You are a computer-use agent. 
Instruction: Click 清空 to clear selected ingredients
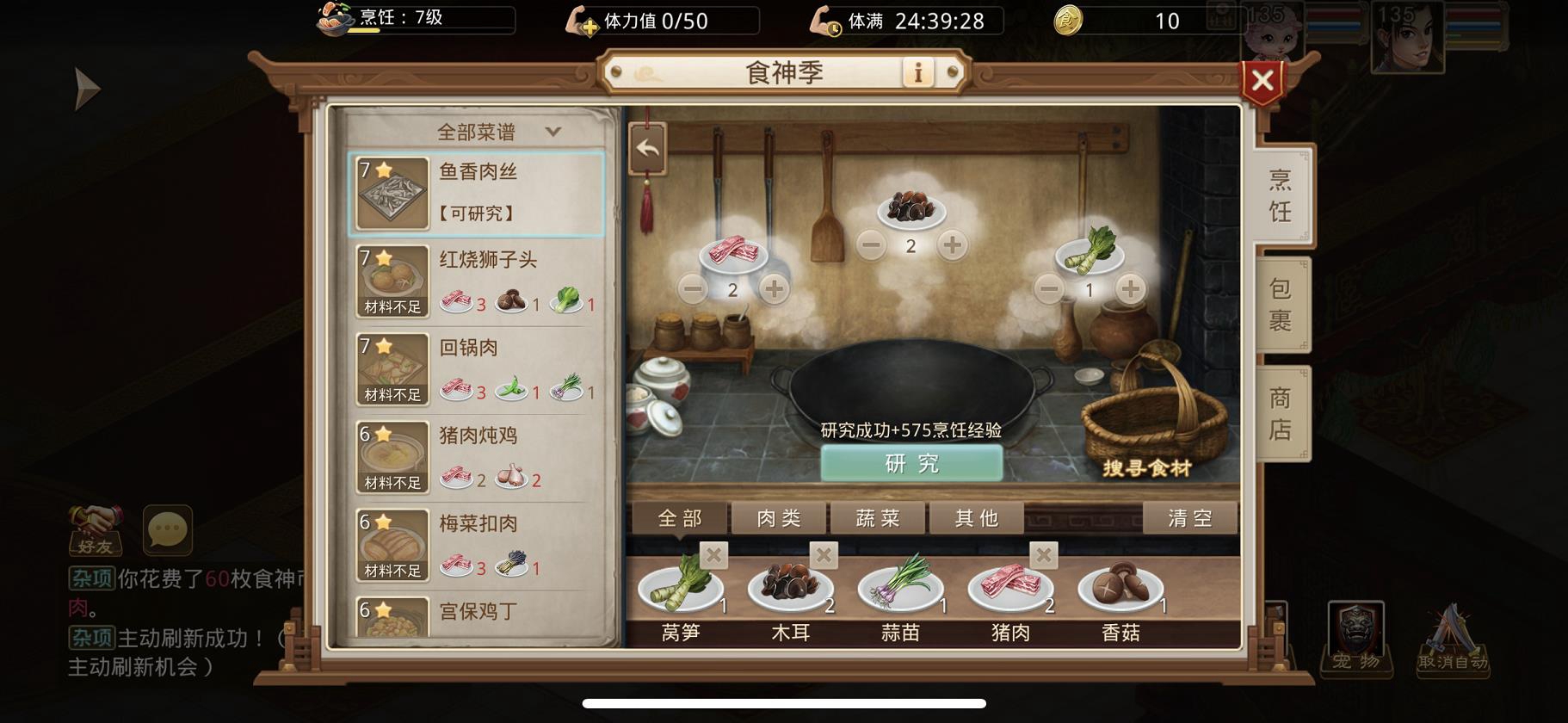point(1189,517)
